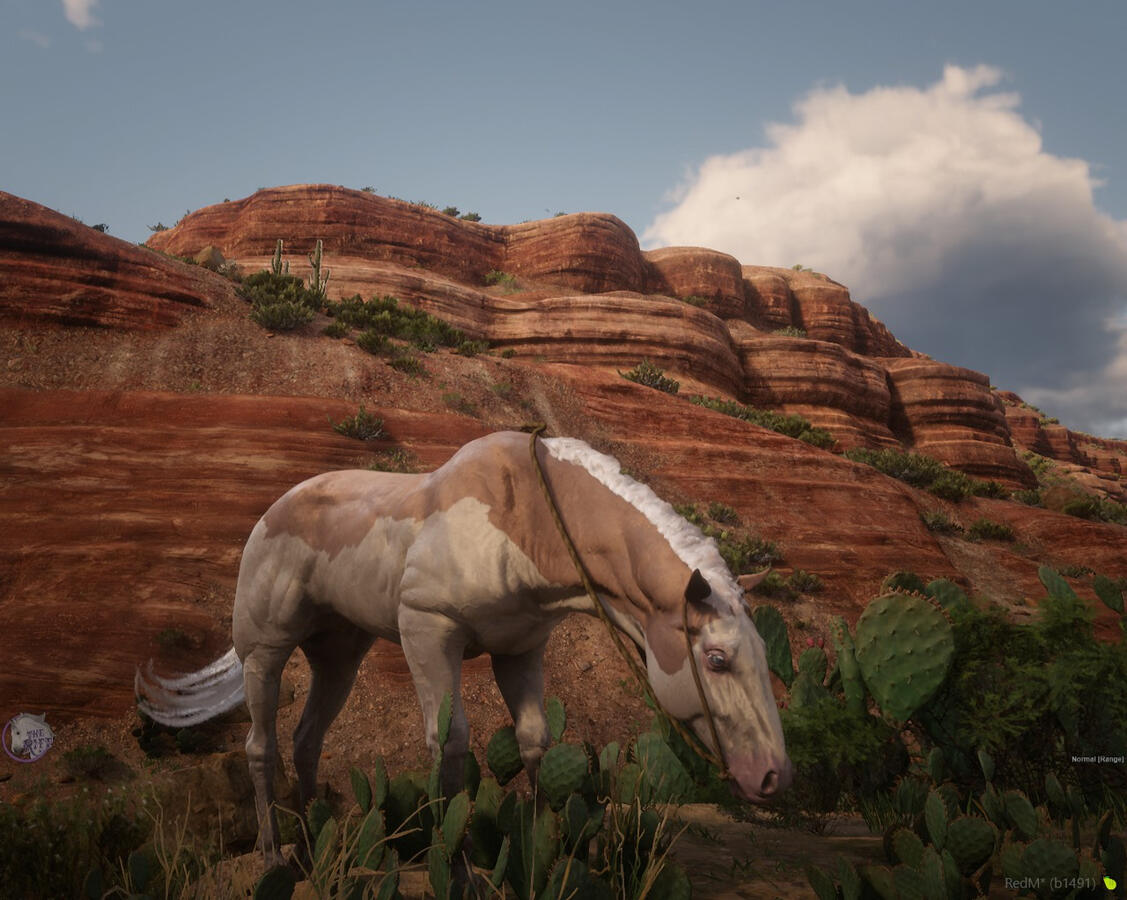Click the horse head server logo

pyautogui.click(x=27, y=738)
